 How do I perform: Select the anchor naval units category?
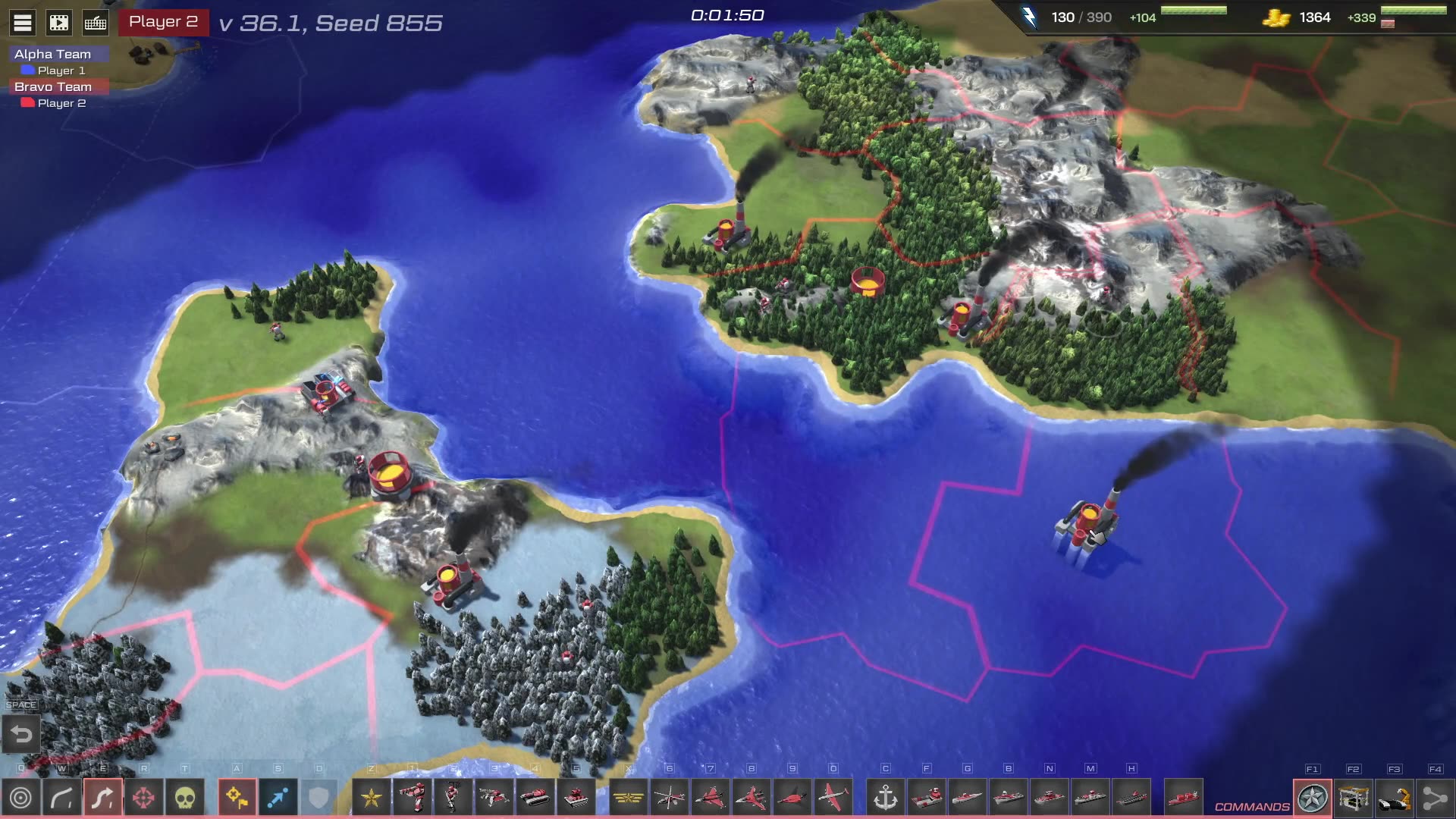(885, 798)
